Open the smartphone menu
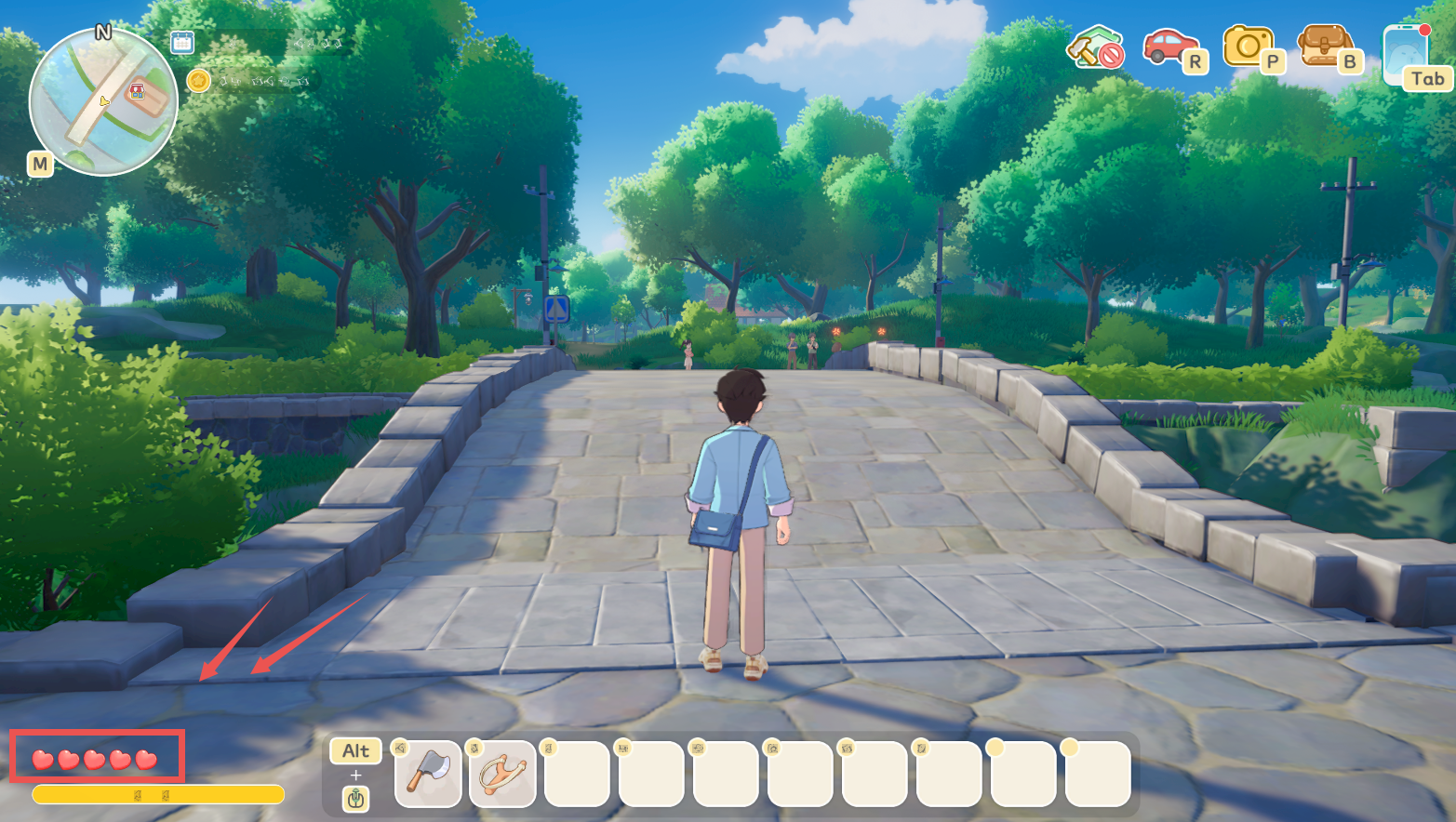Screen dimensions: 1456x822 coord(1405,53)
